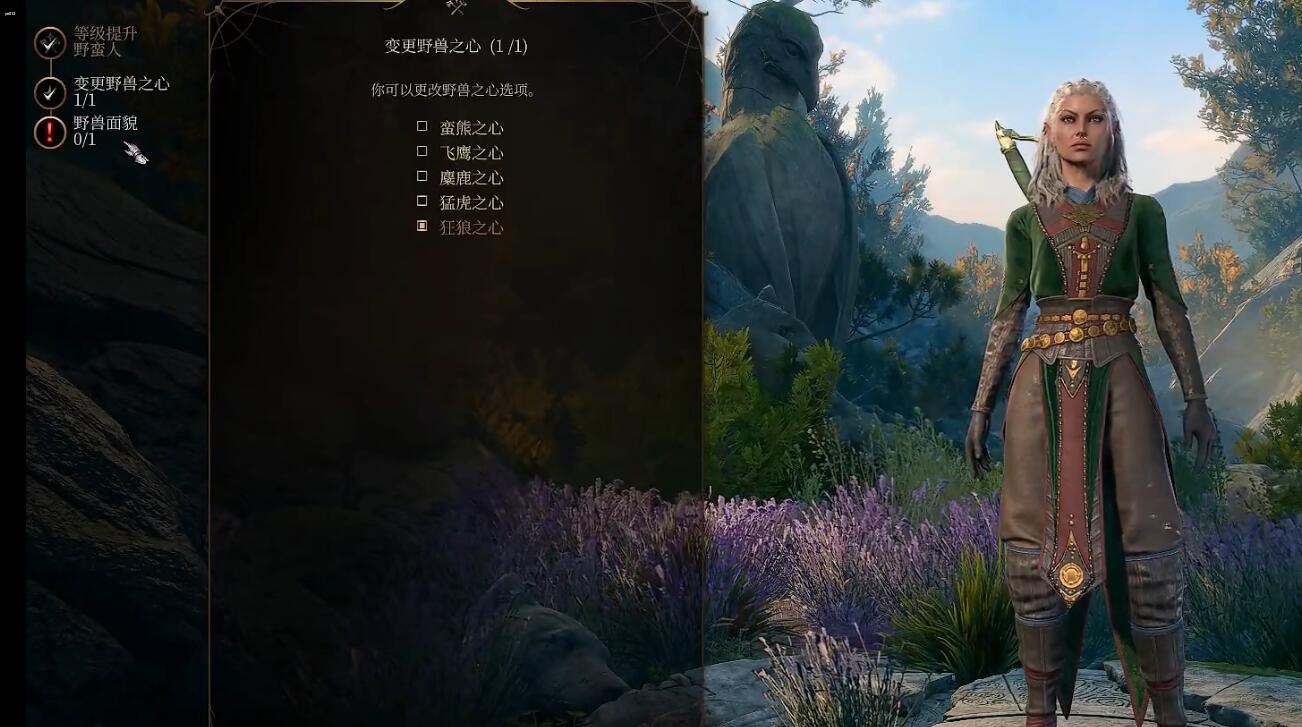
Task: Deselect the filled 狂狼之心 checkbox
Action: tap(423, 227)
